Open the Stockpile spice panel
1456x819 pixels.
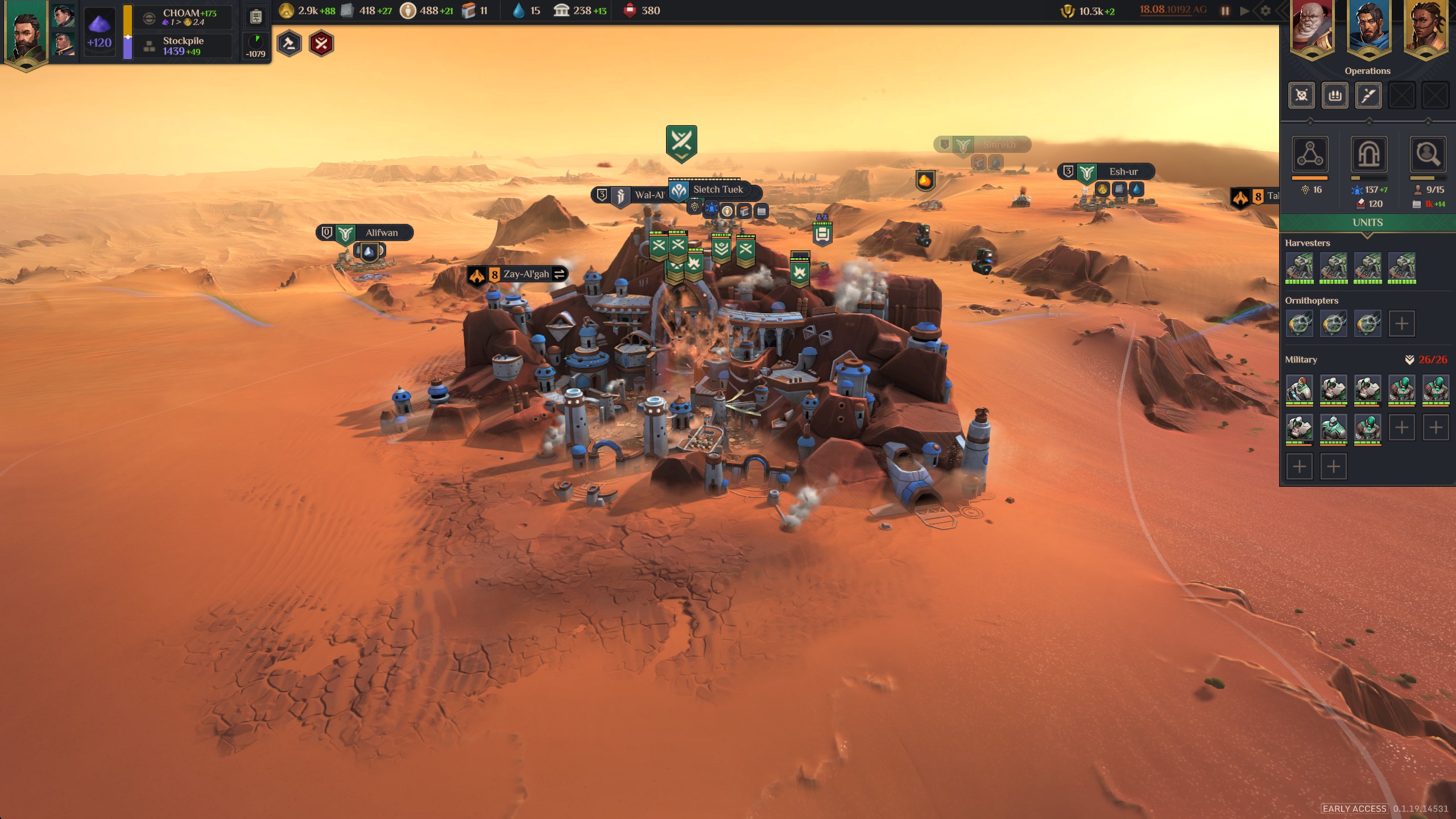click(x=183, y=45)
